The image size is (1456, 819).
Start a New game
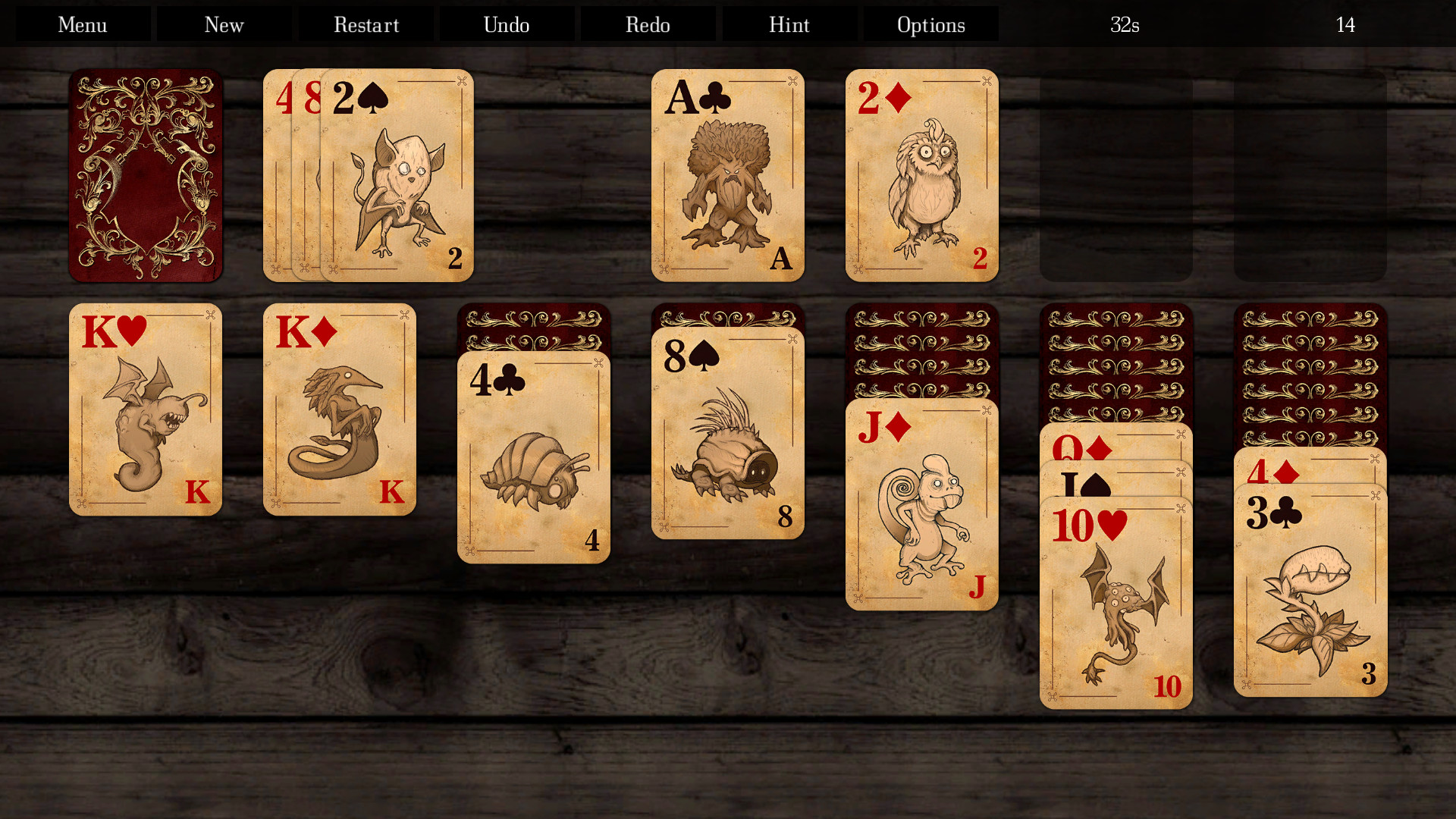223,24
